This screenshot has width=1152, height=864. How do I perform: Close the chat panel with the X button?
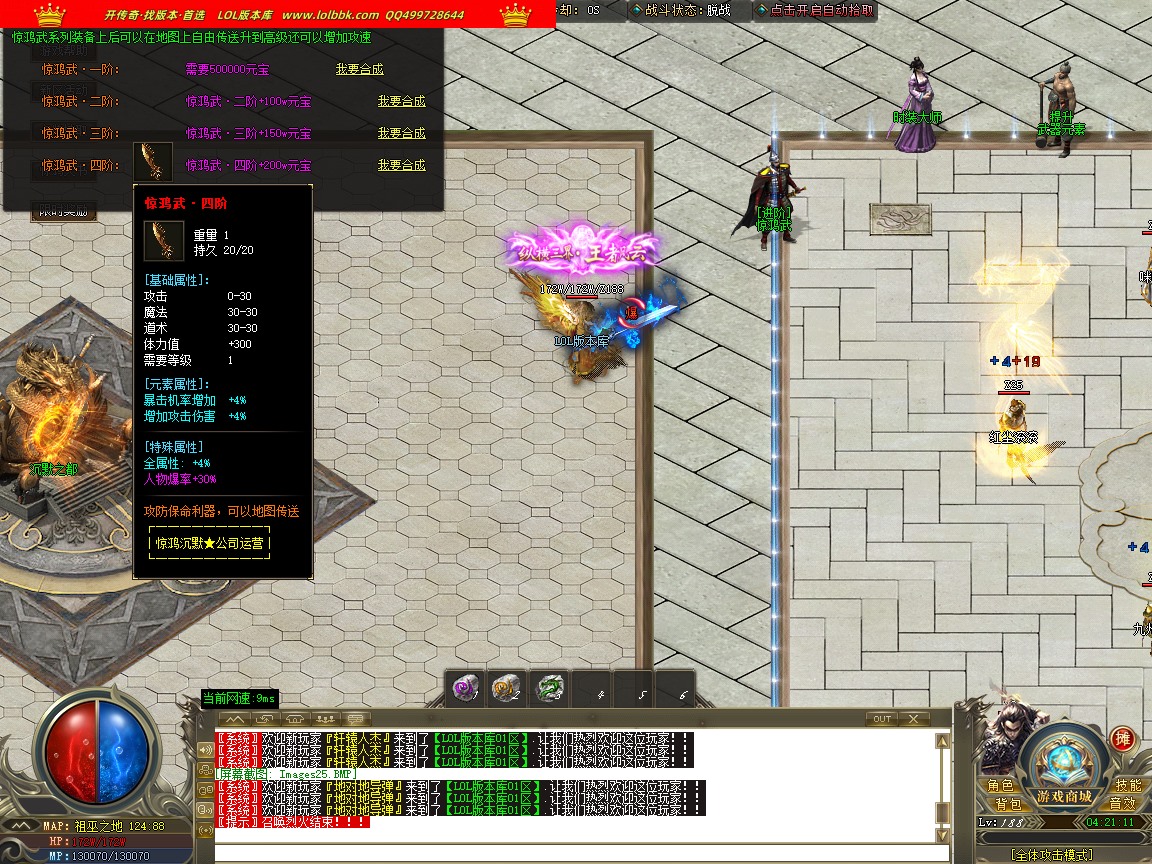(913, 719)
